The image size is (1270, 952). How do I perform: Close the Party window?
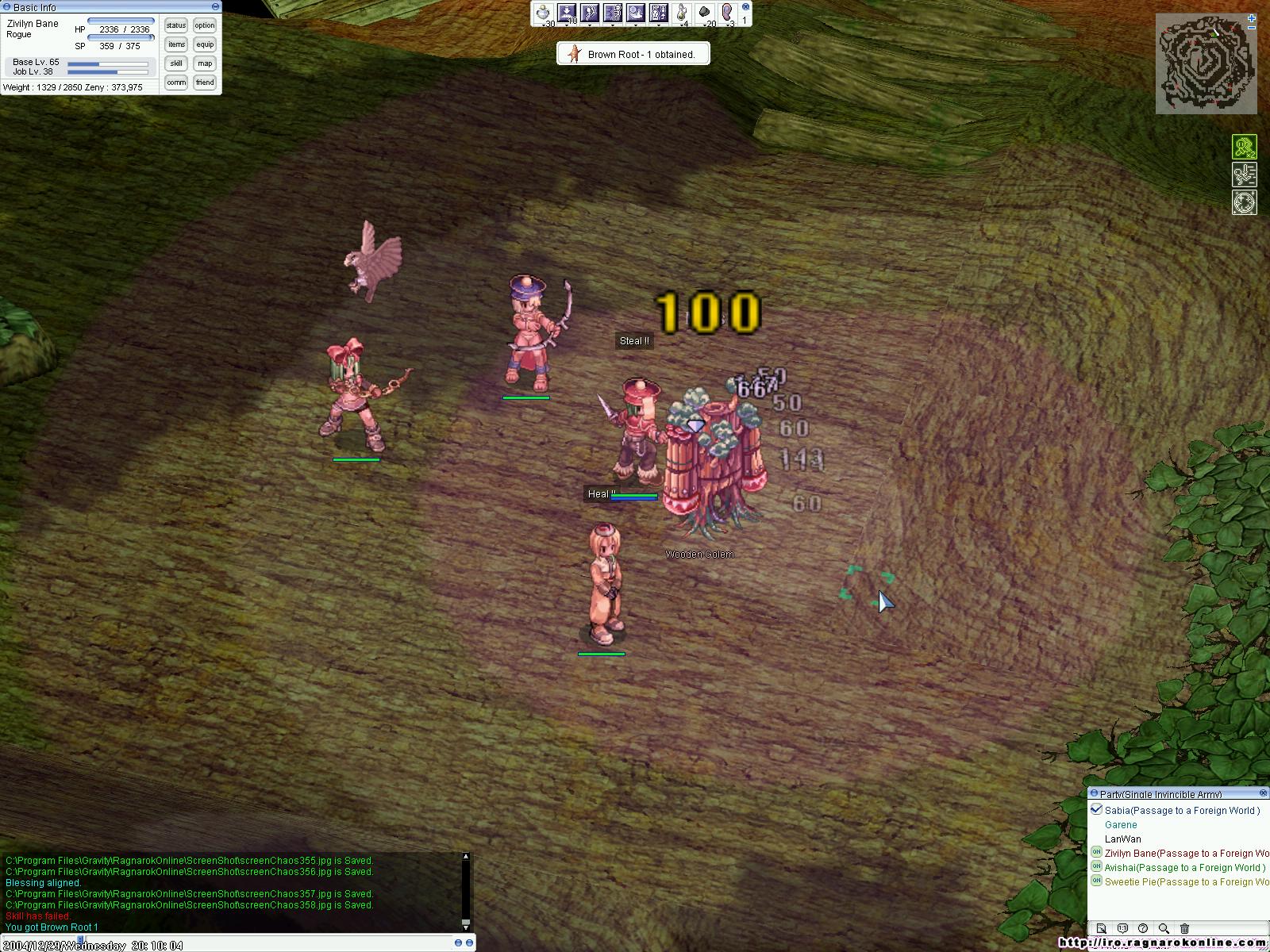pyautogui.click(x=1264, y=793)
